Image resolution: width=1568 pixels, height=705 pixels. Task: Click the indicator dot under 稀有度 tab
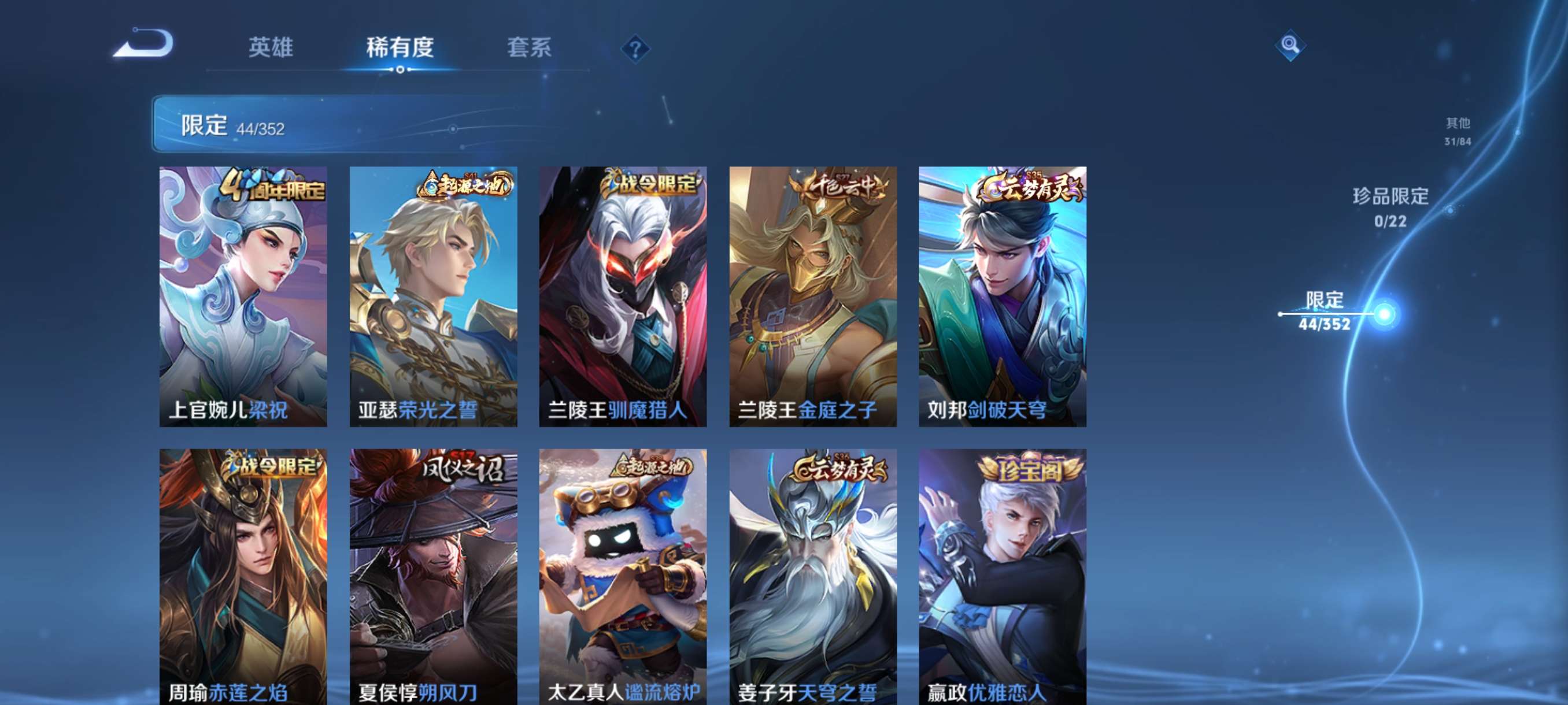click(x=401, y=70)
